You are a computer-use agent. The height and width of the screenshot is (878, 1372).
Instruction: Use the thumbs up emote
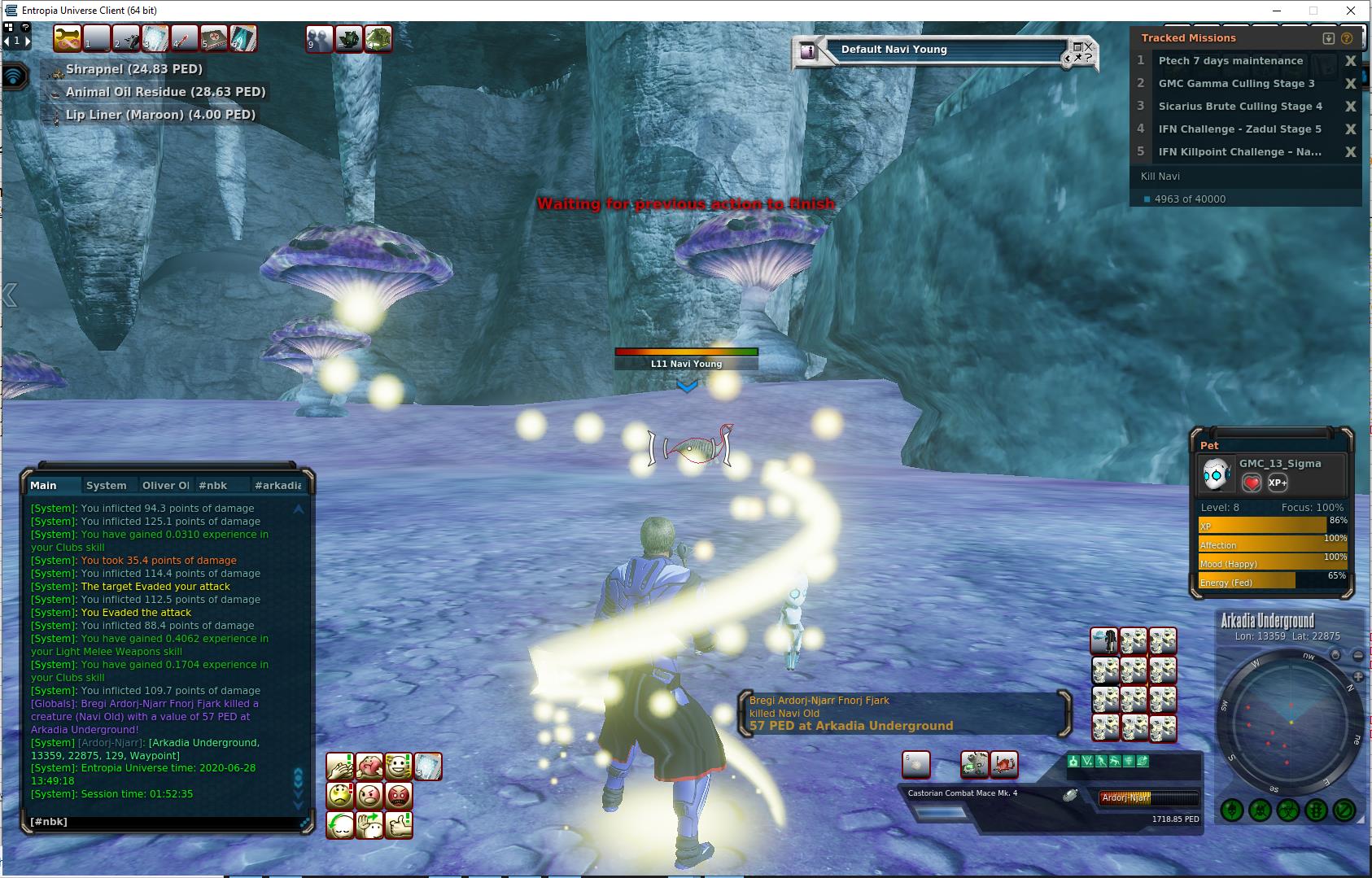(399, 824)
